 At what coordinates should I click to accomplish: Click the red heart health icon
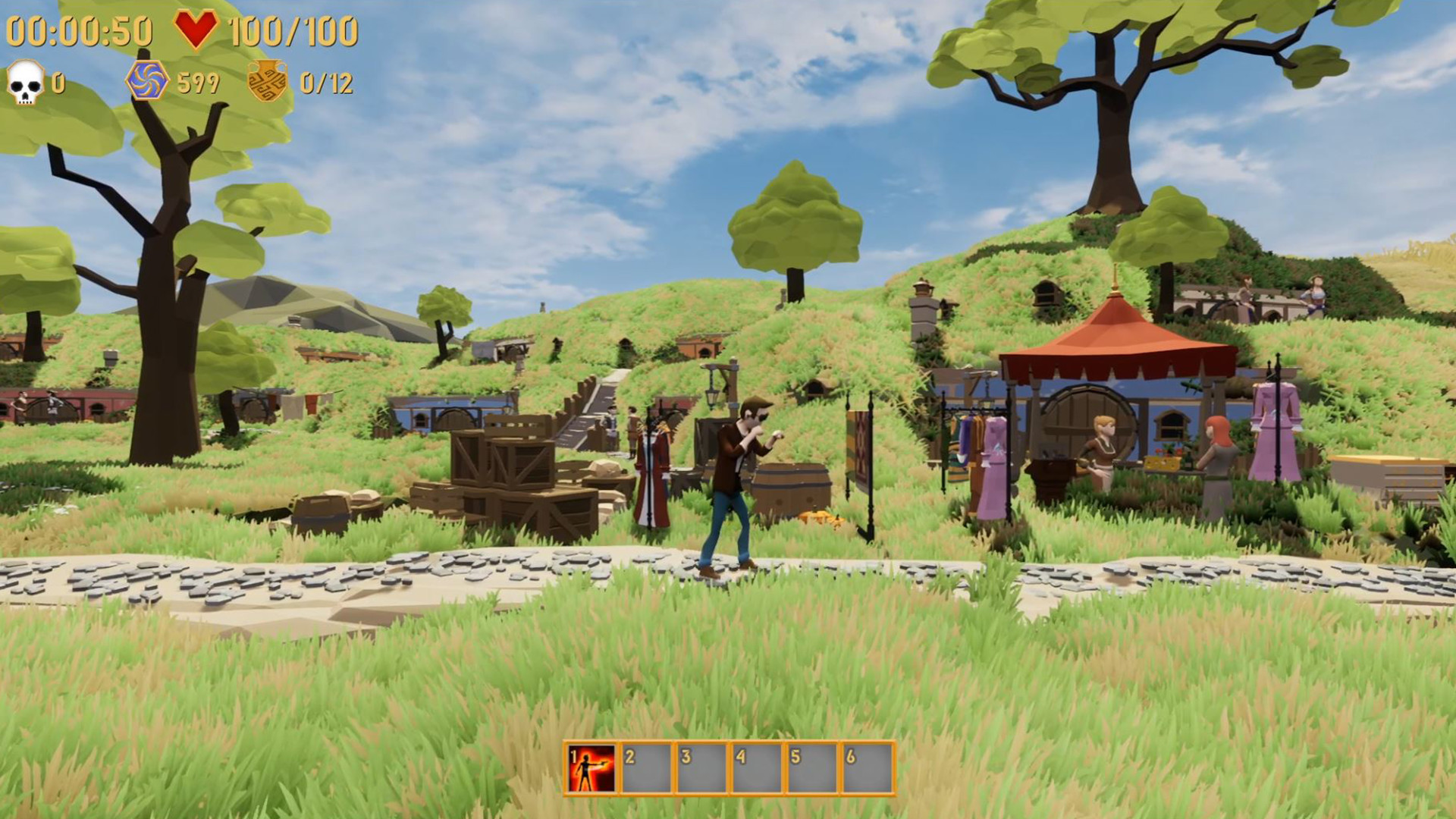coord(196,28)
